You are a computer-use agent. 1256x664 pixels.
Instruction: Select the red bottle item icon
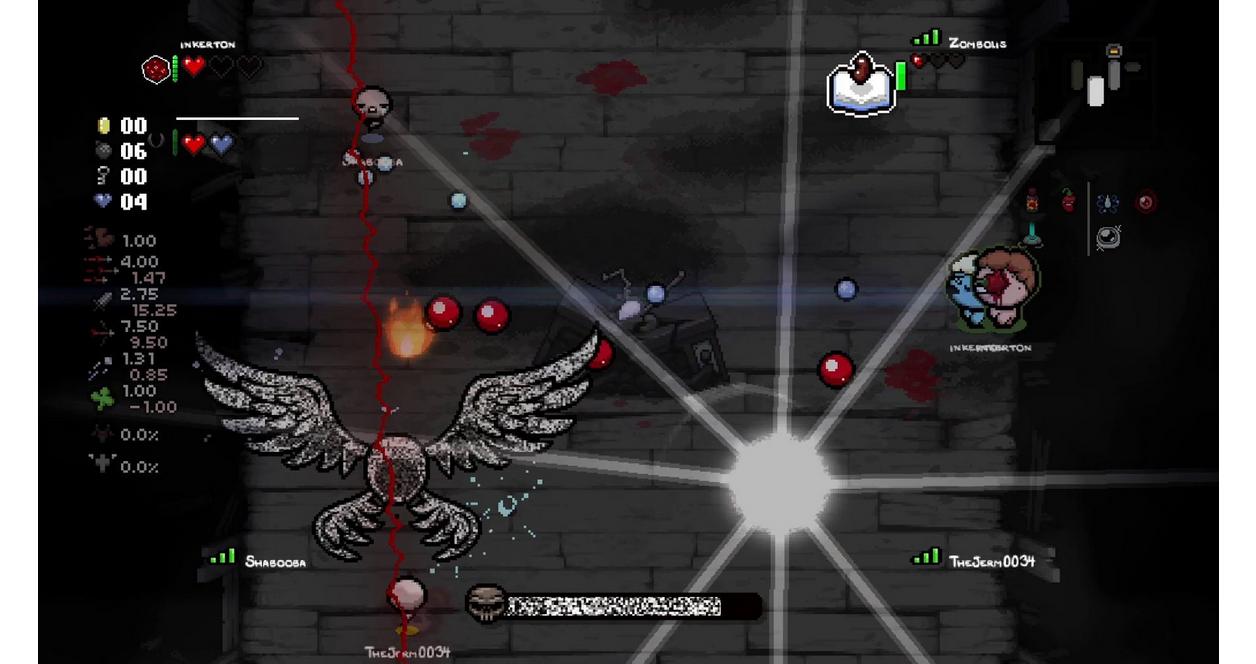click(1032, 201)
